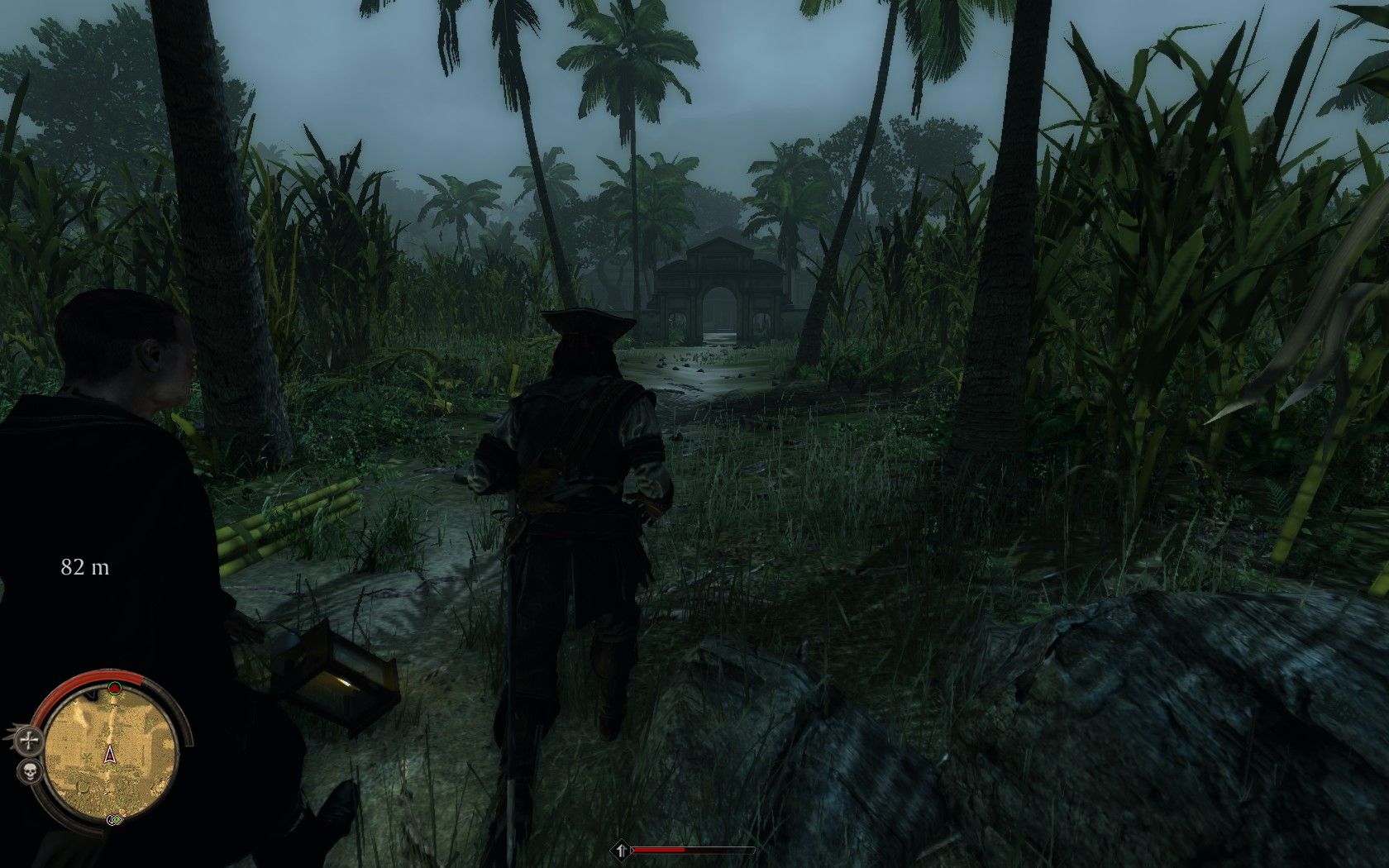Click the red quest marker atop the minimap
Viewport: 1389px width, 868px height.
click(x=113, y=688)
